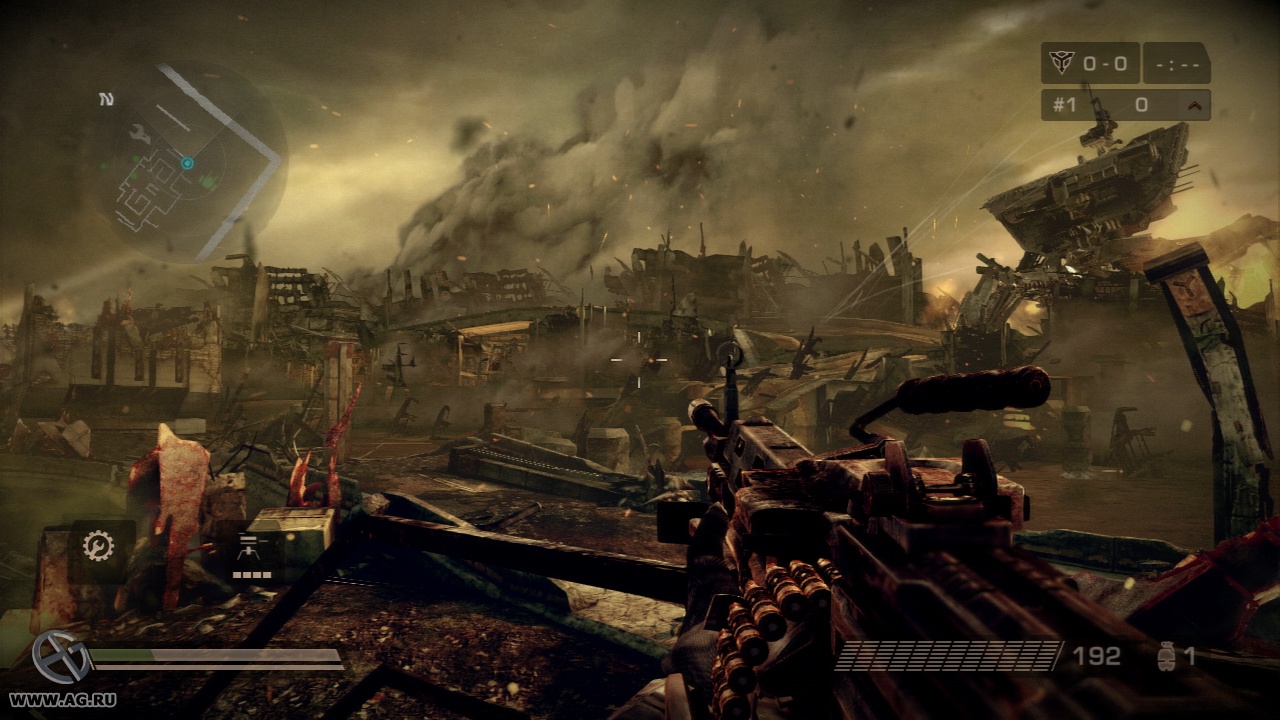Click the wrench marker on the minimap
The width and height of the screenshot is (1280, 720).
pyautogui.click(x=139, y=134)
